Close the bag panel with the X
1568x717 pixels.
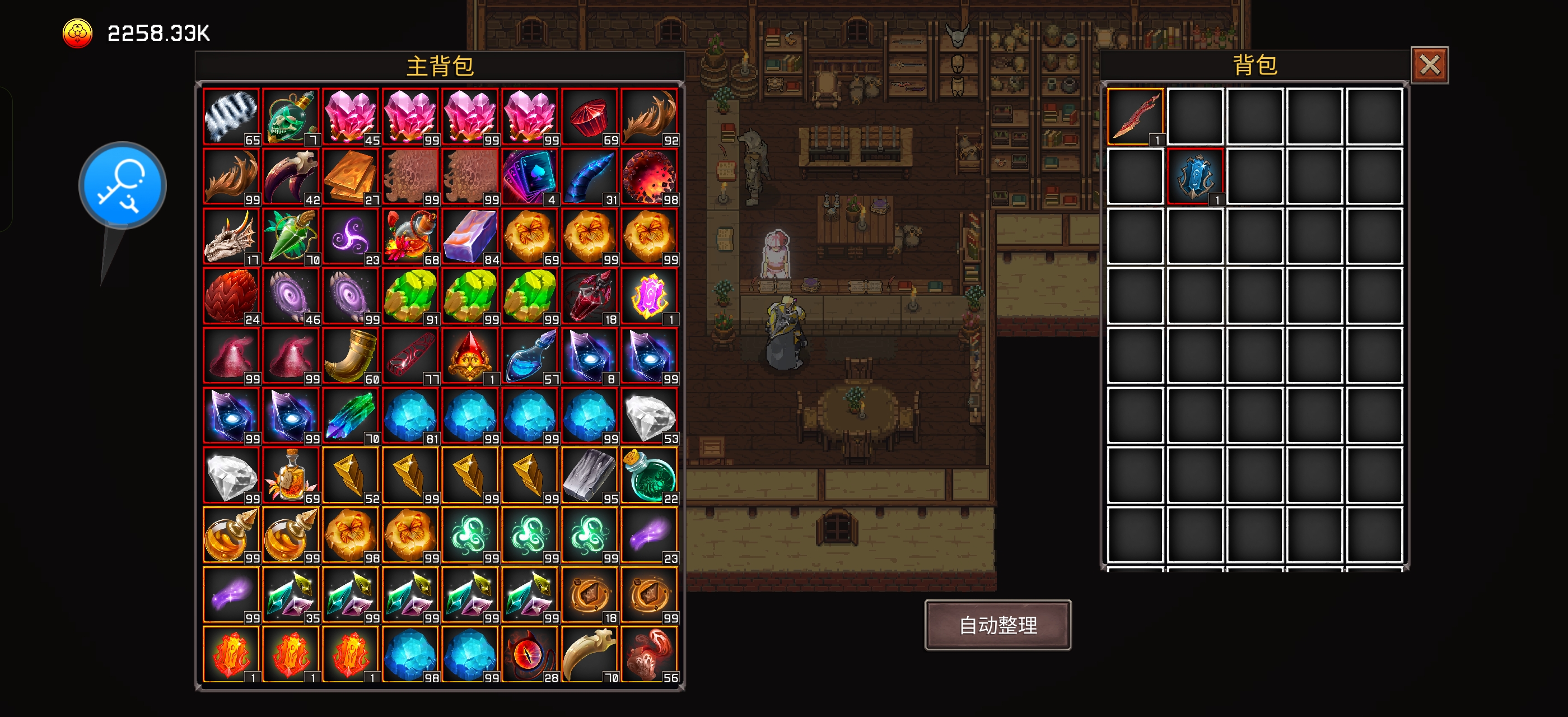[x=1429, y=65]
